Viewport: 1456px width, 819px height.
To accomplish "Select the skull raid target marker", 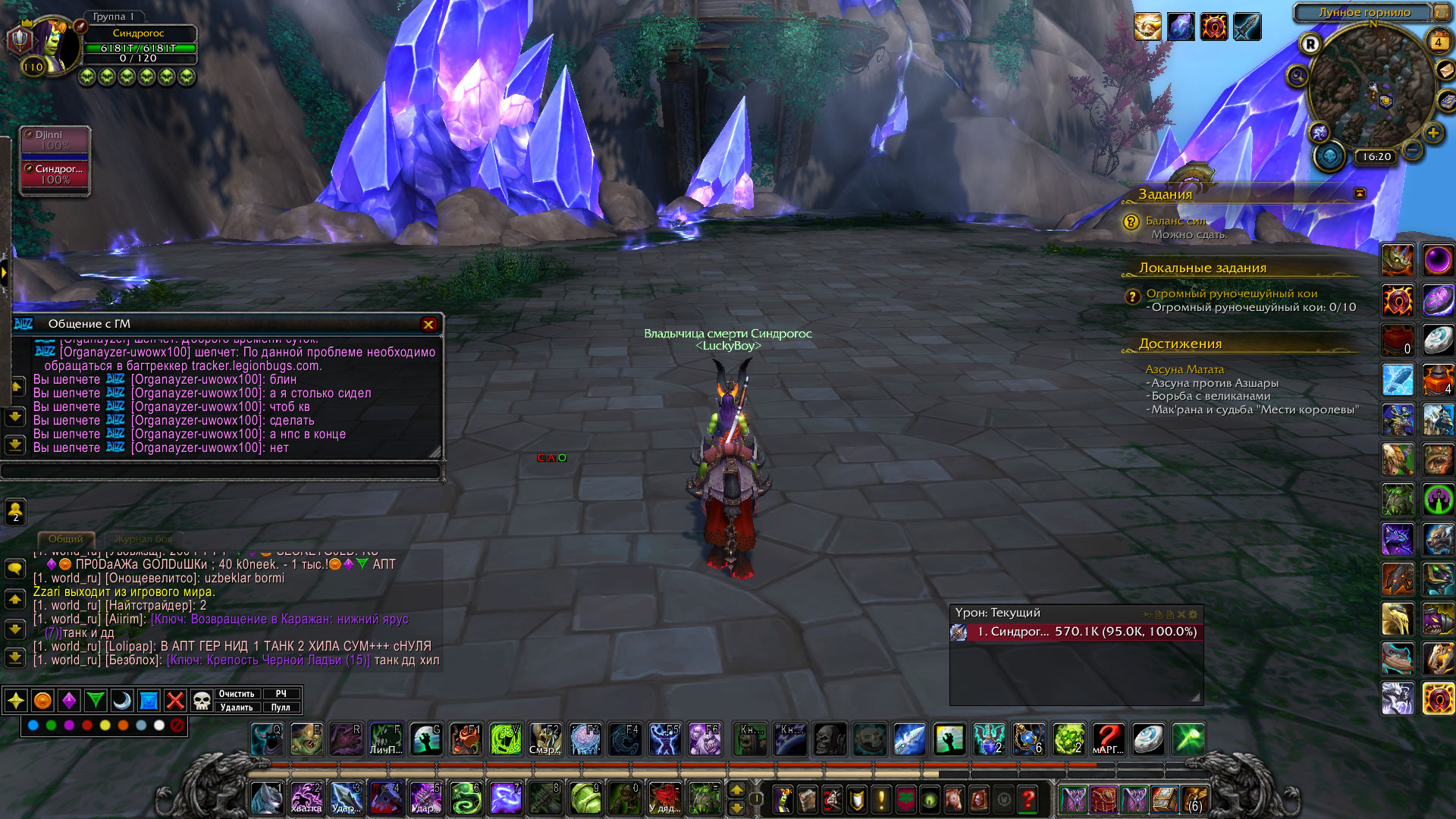I will (201, 701).
